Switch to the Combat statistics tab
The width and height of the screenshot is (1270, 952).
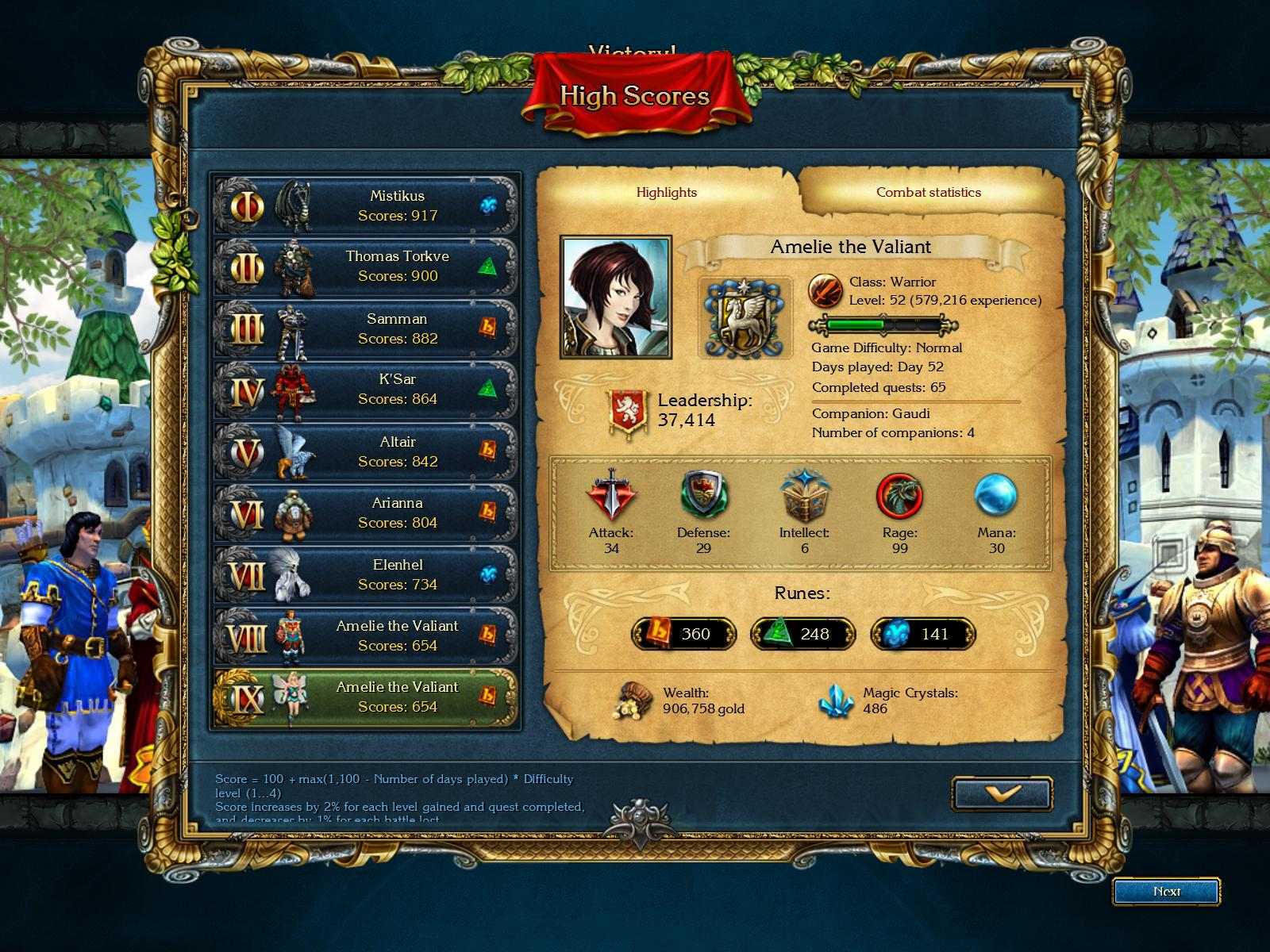[x=928, y=192]
